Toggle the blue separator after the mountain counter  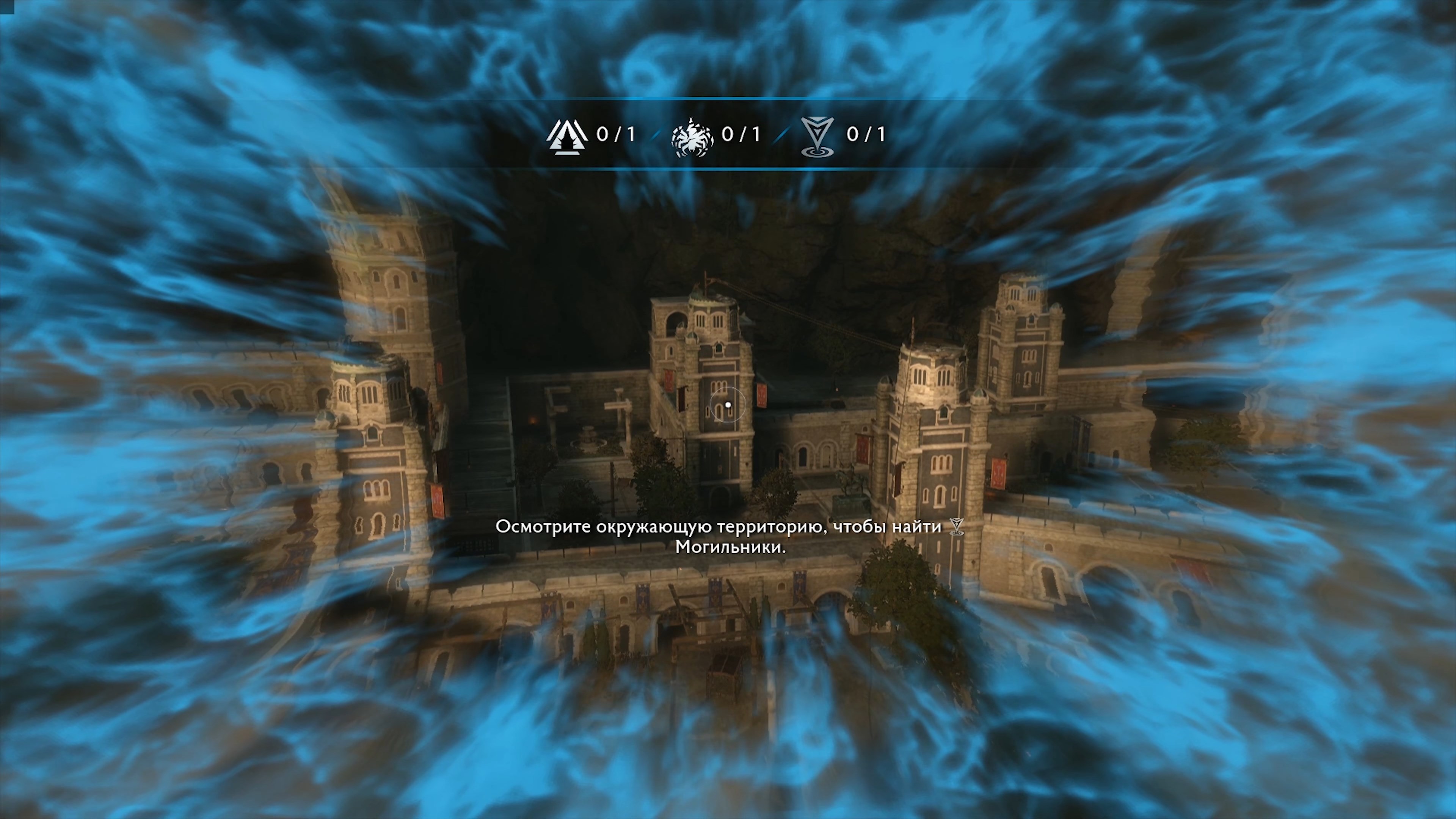(656, 135)
